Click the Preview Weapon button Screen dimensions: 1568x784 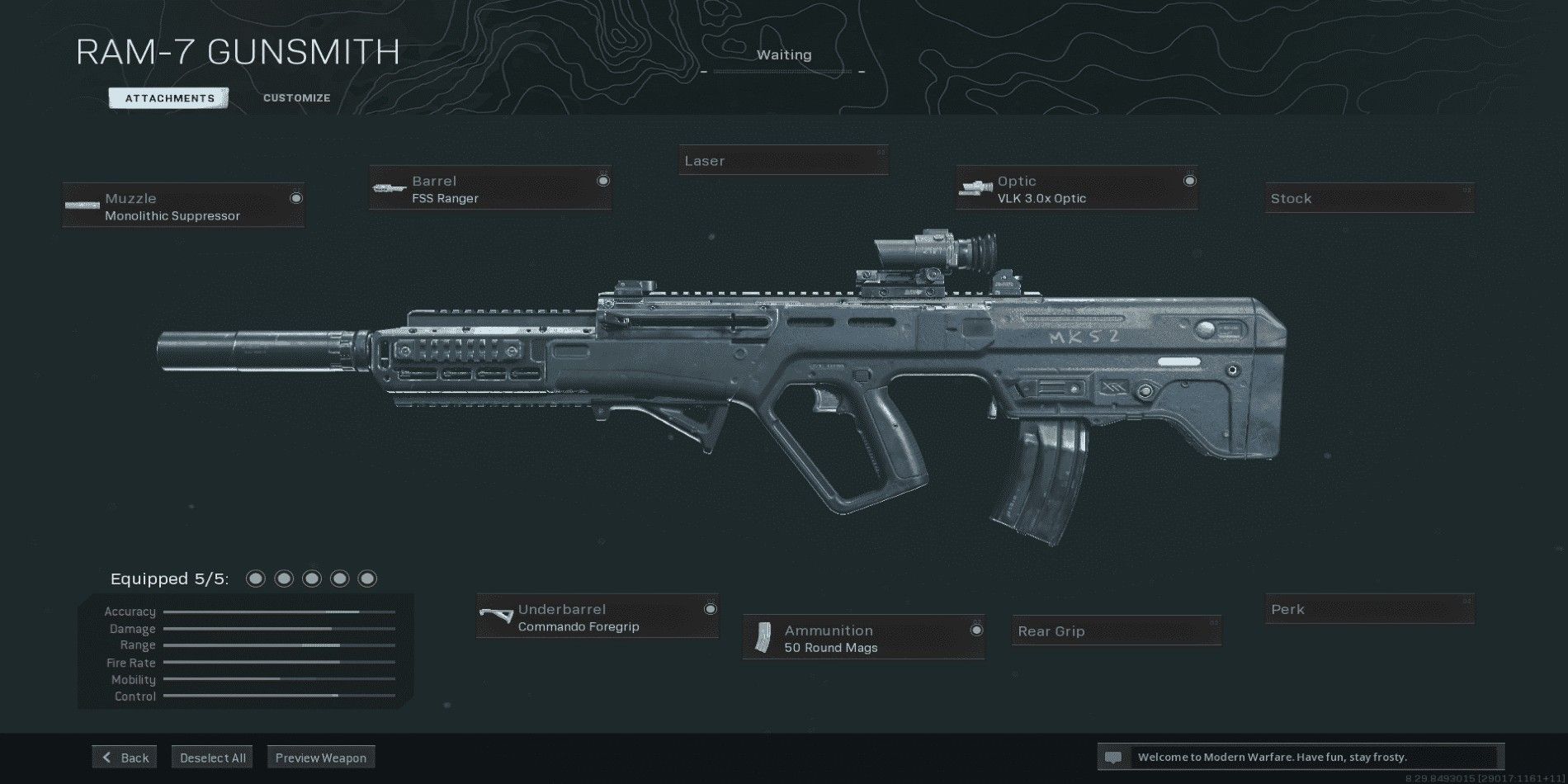pos(321,758)
